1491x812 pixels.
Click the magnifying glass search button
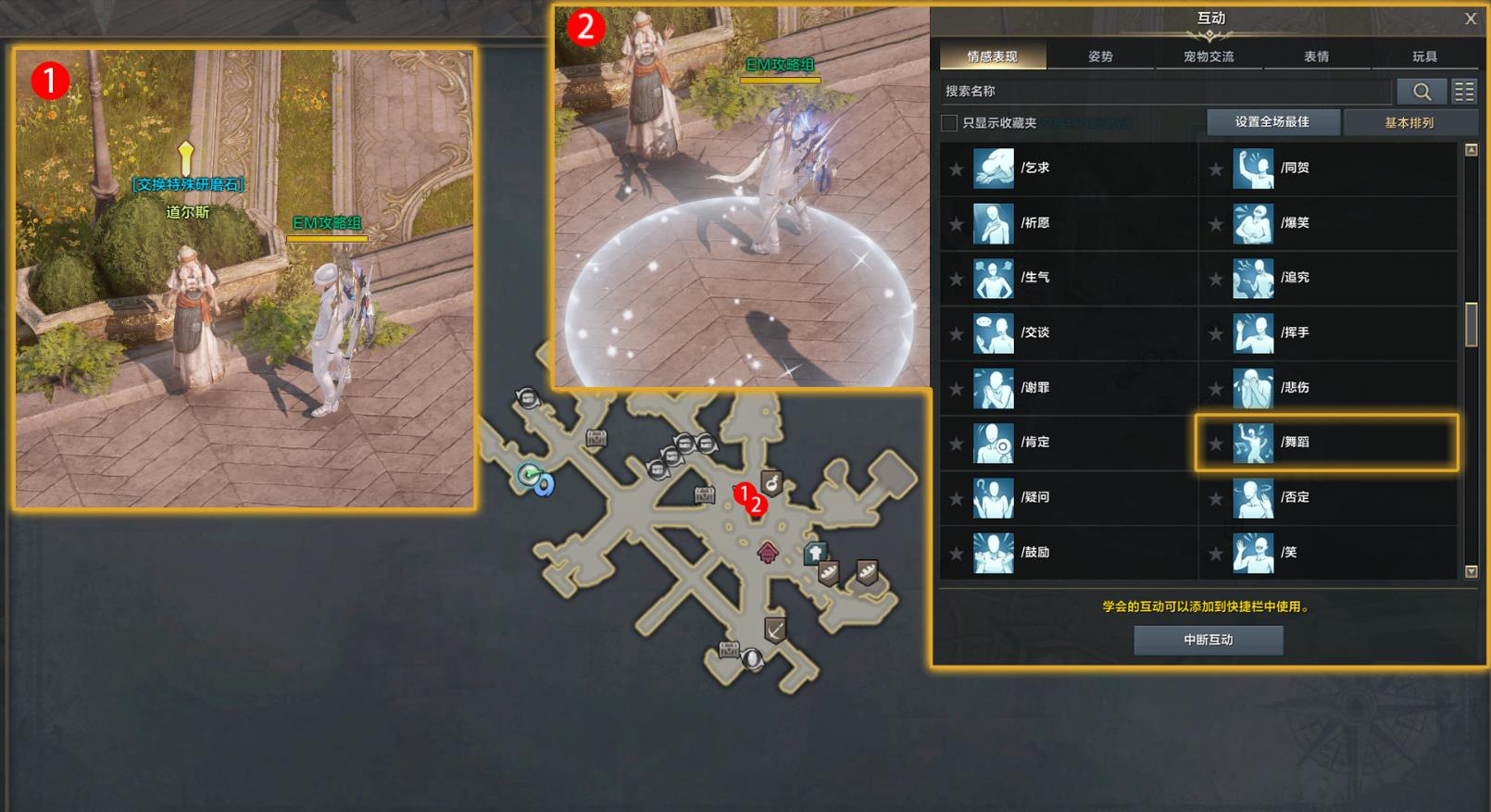[x=1422, y=91]
